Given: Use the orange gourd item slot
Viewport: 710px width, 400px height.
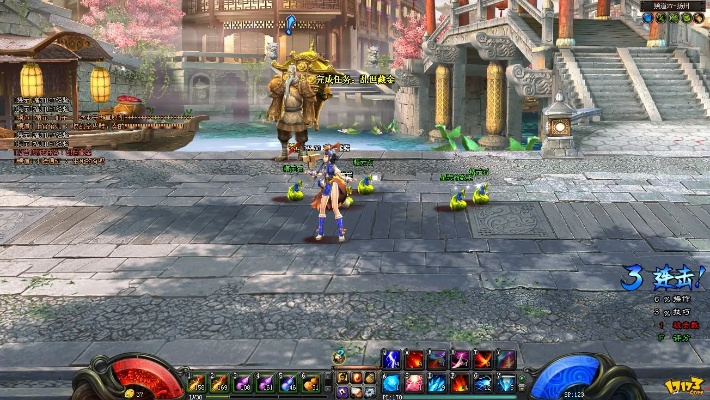Looking at the screenshot, I should click(311, 382).
